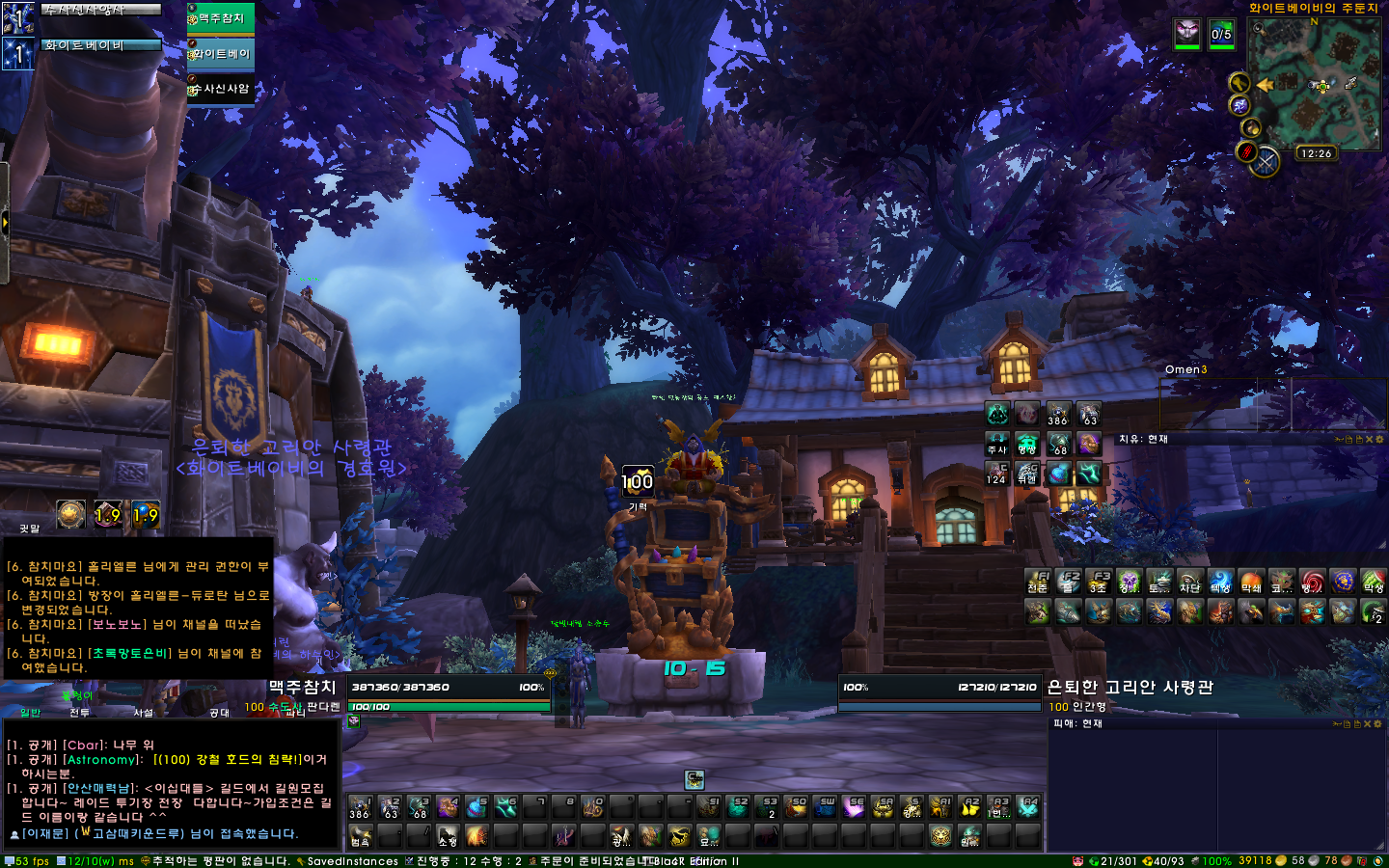Open the crossed-swords garrison report button
This screenshot has height=868, width=1389.
pyautogui.click(x=1266, y=162)
